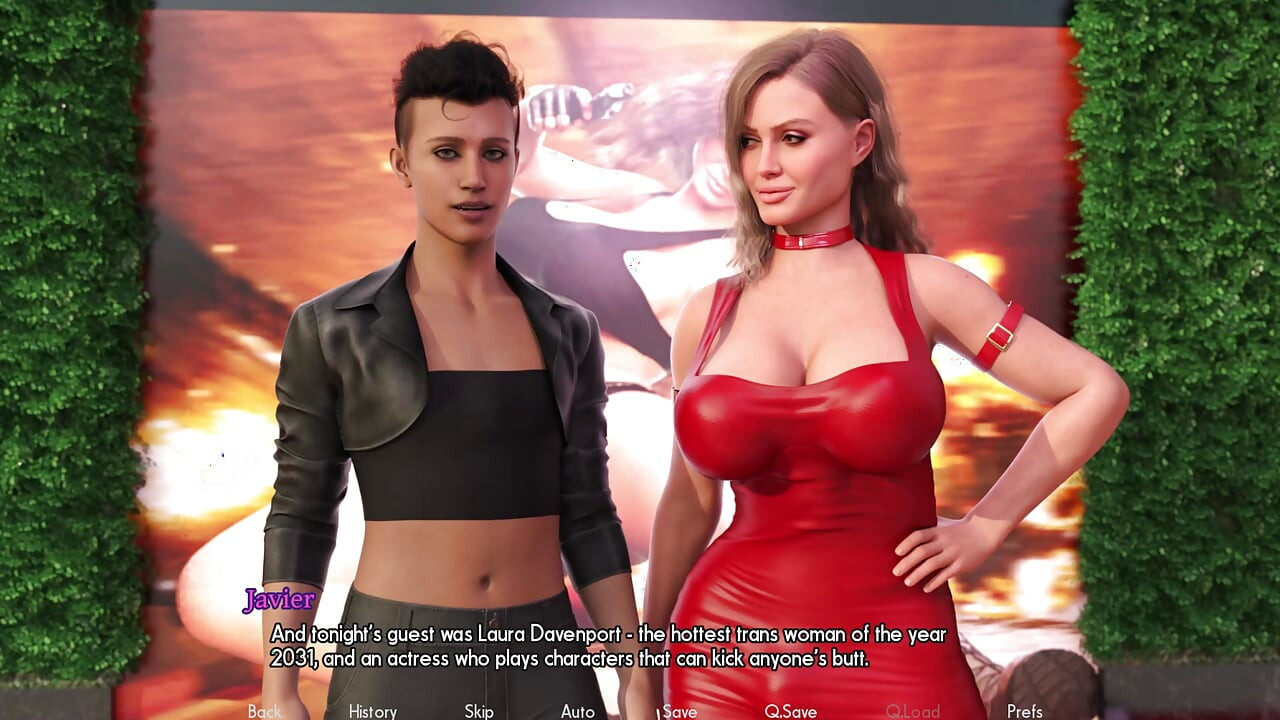This screenshot has width=1280, height=720.
Task: Toggle Auto text advancement off
Action: click(580, 711)
